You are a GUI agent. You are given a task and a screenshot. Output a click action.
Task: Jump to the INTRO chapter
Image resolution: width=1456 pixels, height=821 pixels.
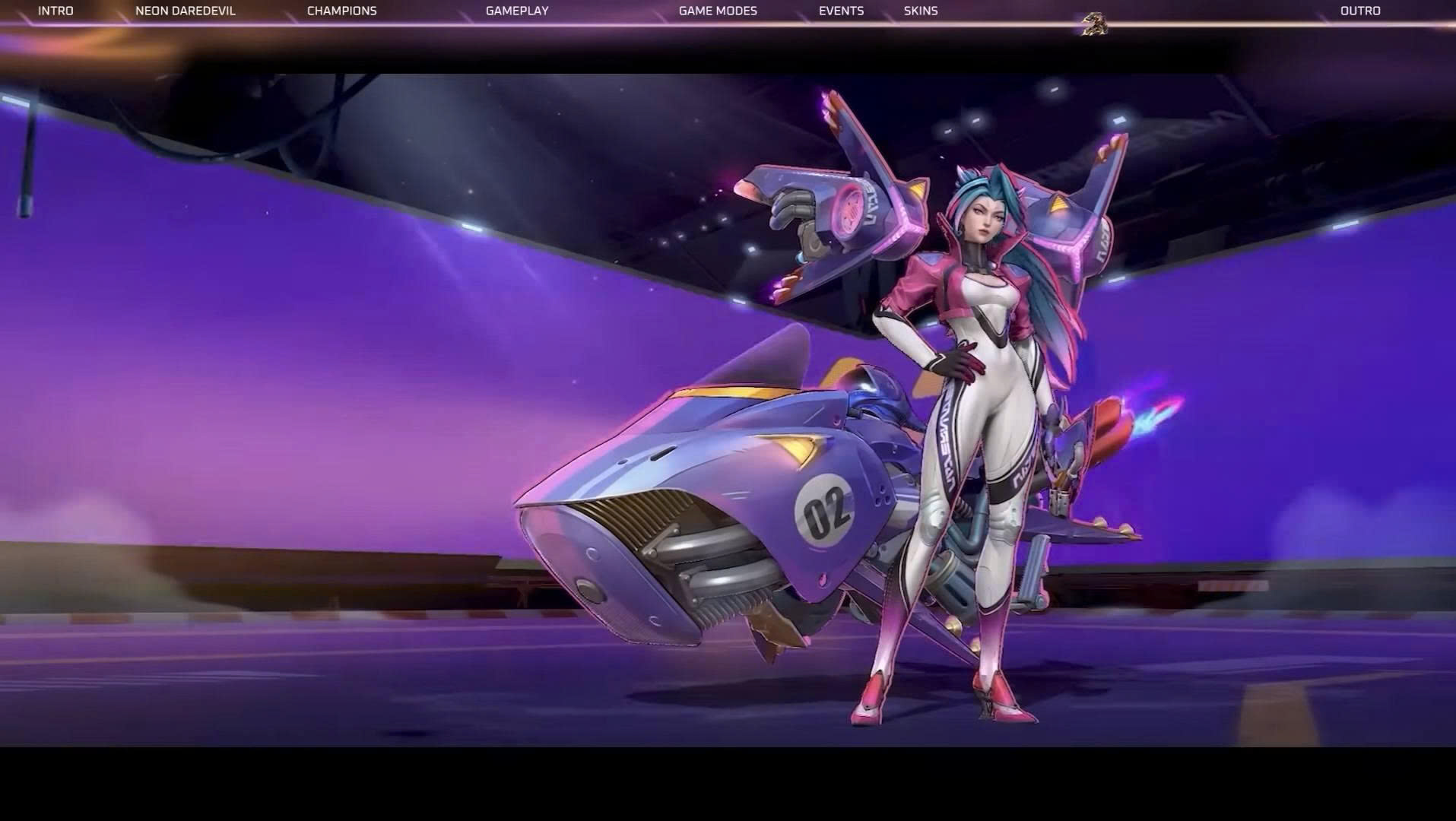(56, 11)
